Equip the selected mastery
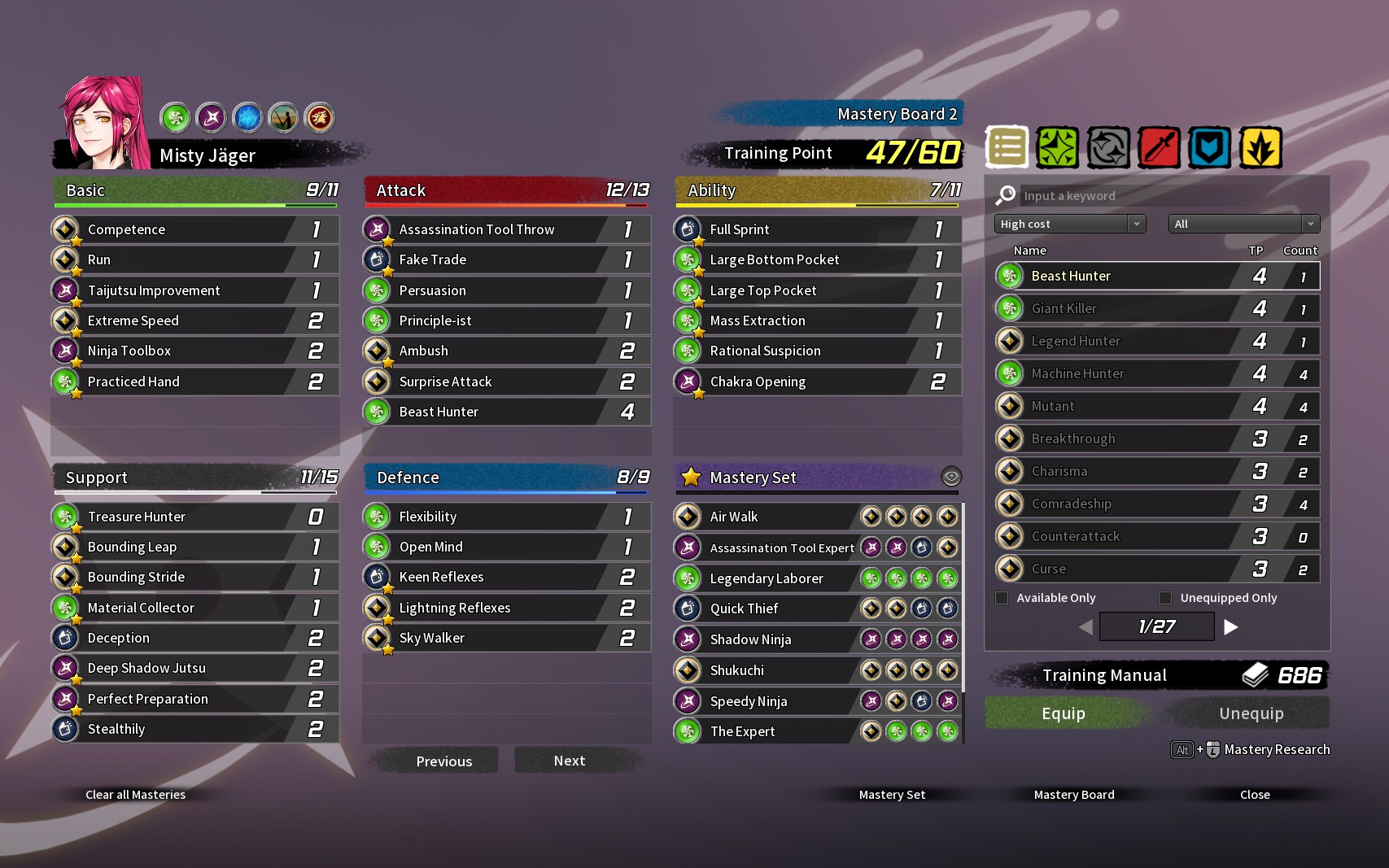Image resolution: width=1389 pixels, height=868 pixels. pyautogui.click(x=1064, y=713)
